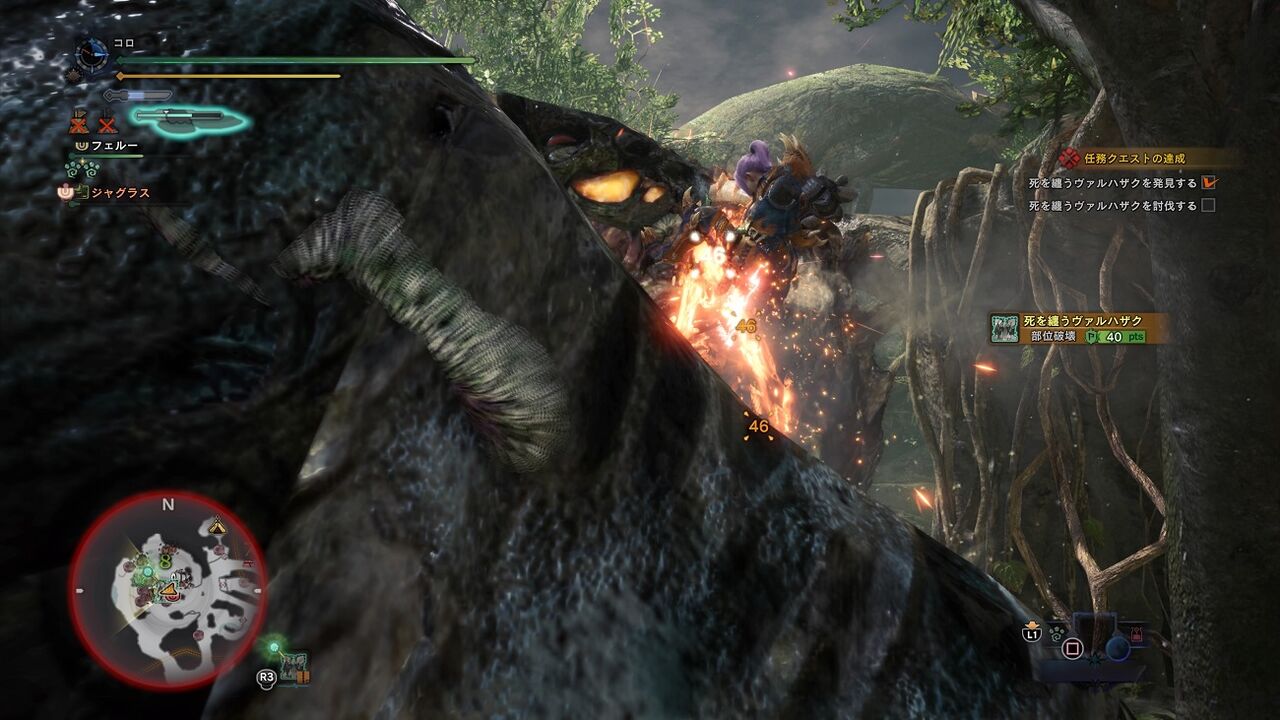The width and height of the screenshot is (1280, 720).
Task: Open the circular area minimap
Action: point(167,590)
